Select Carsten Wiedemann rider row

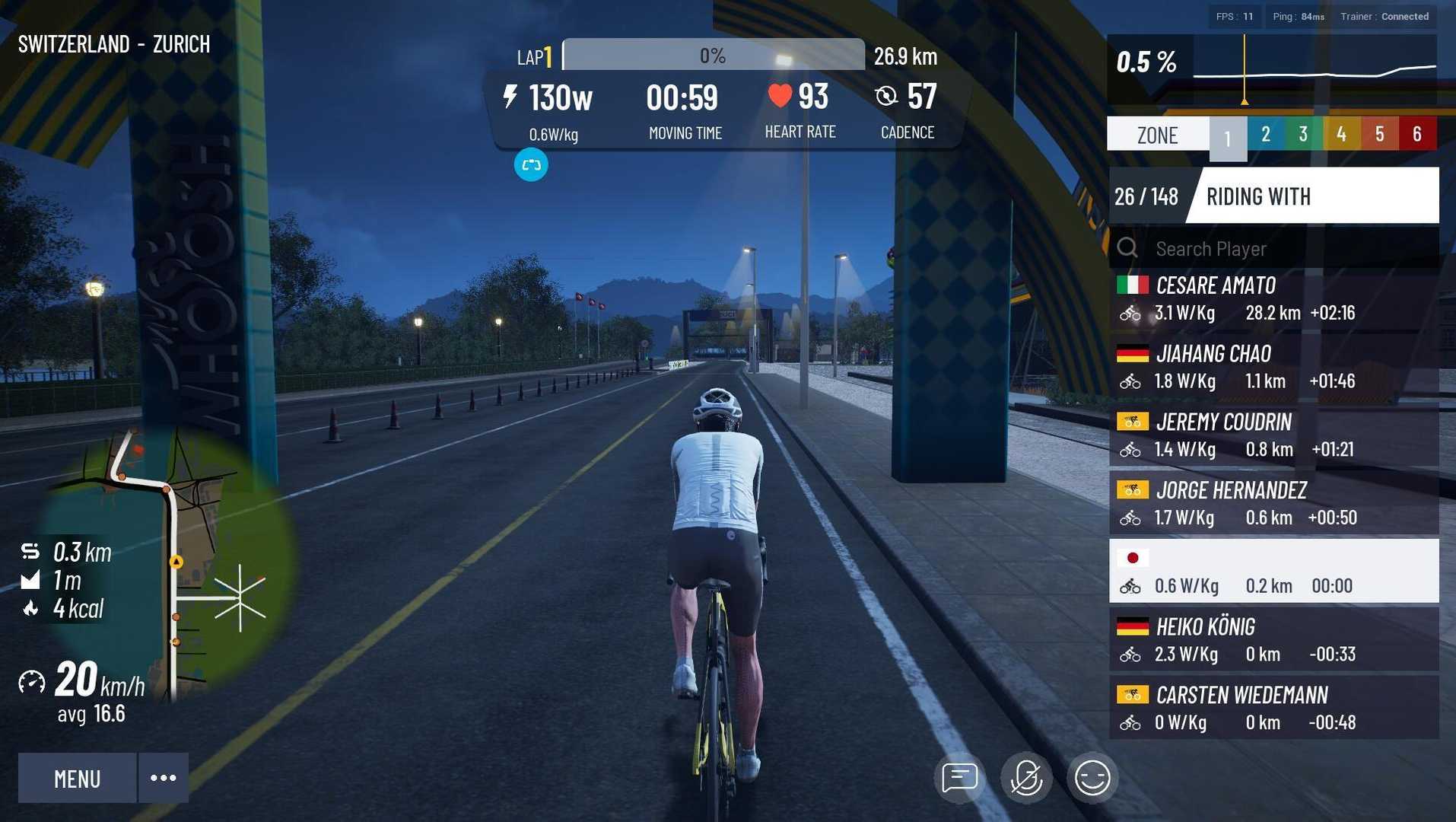1273,709
